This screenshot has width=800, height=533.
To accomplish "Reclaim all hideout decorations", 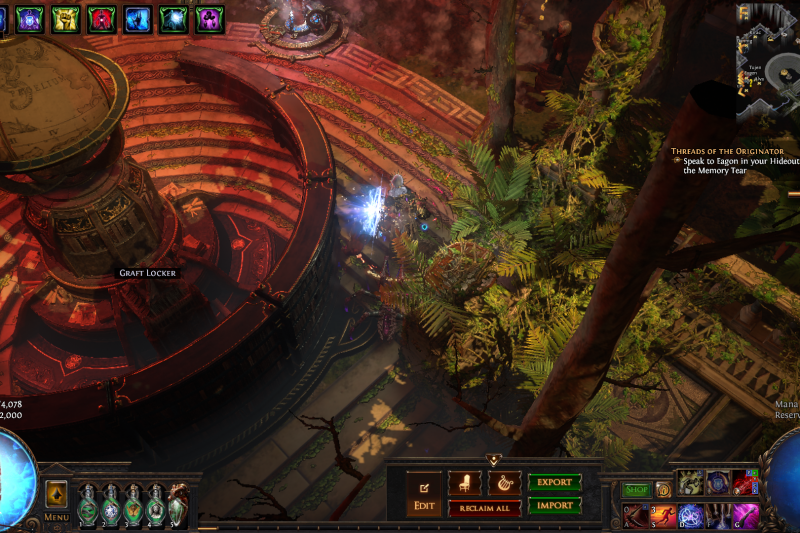I will click(484, 508).
